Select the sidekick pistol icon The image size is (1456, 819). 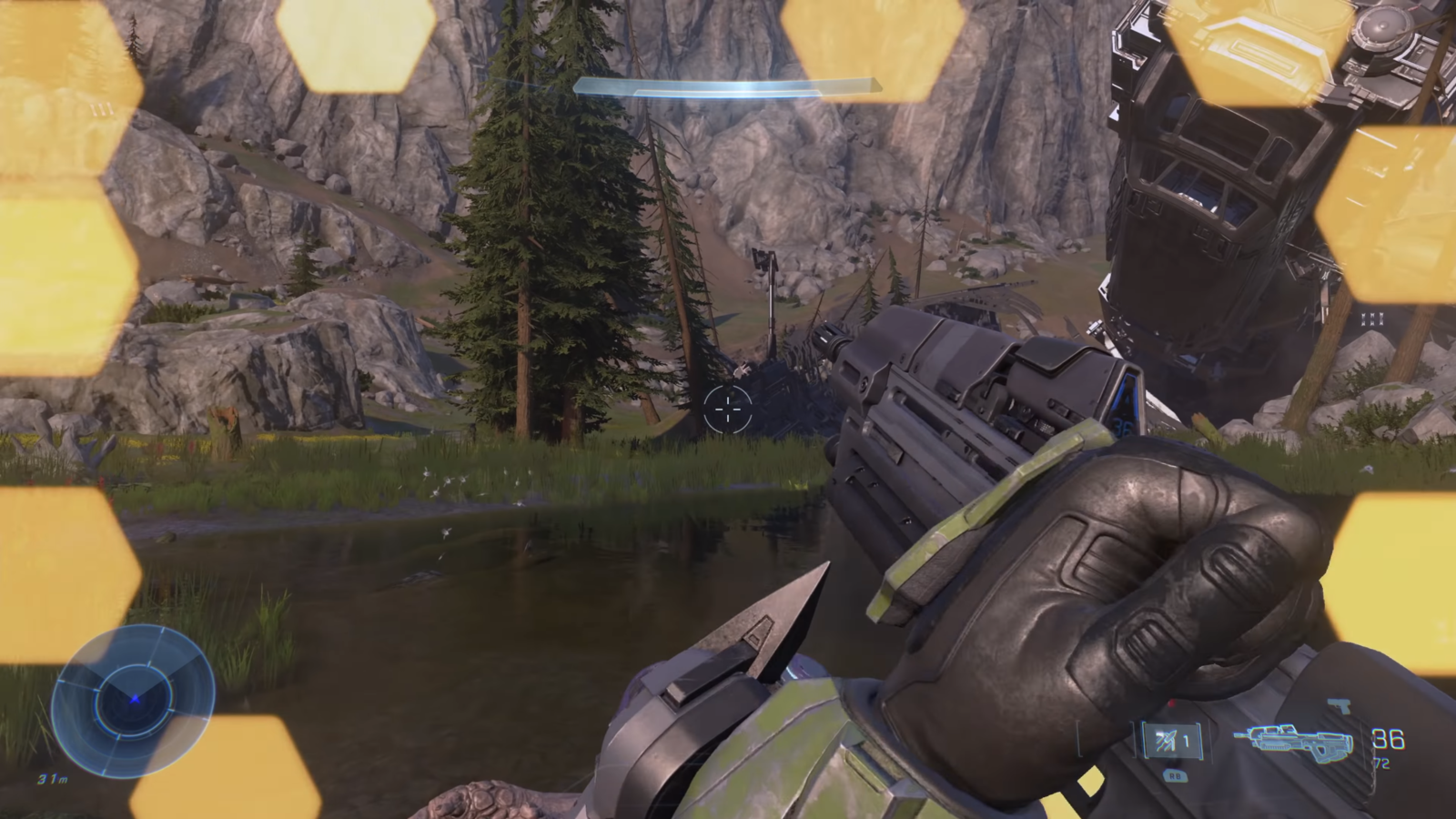(x=1338, y=706)
